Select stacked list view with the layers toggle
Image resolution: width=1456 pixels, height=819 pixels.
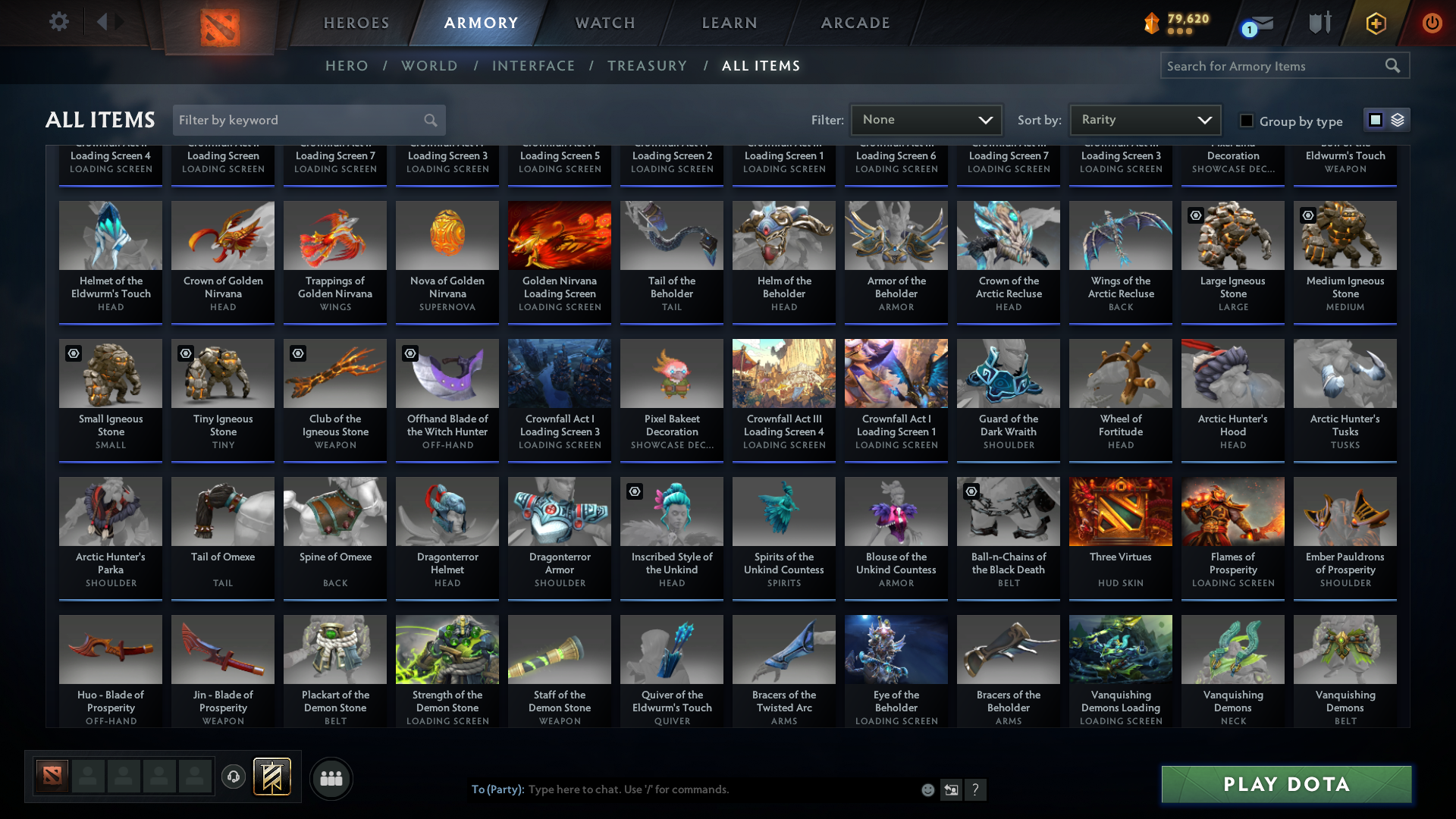(x=1398, y=119)
